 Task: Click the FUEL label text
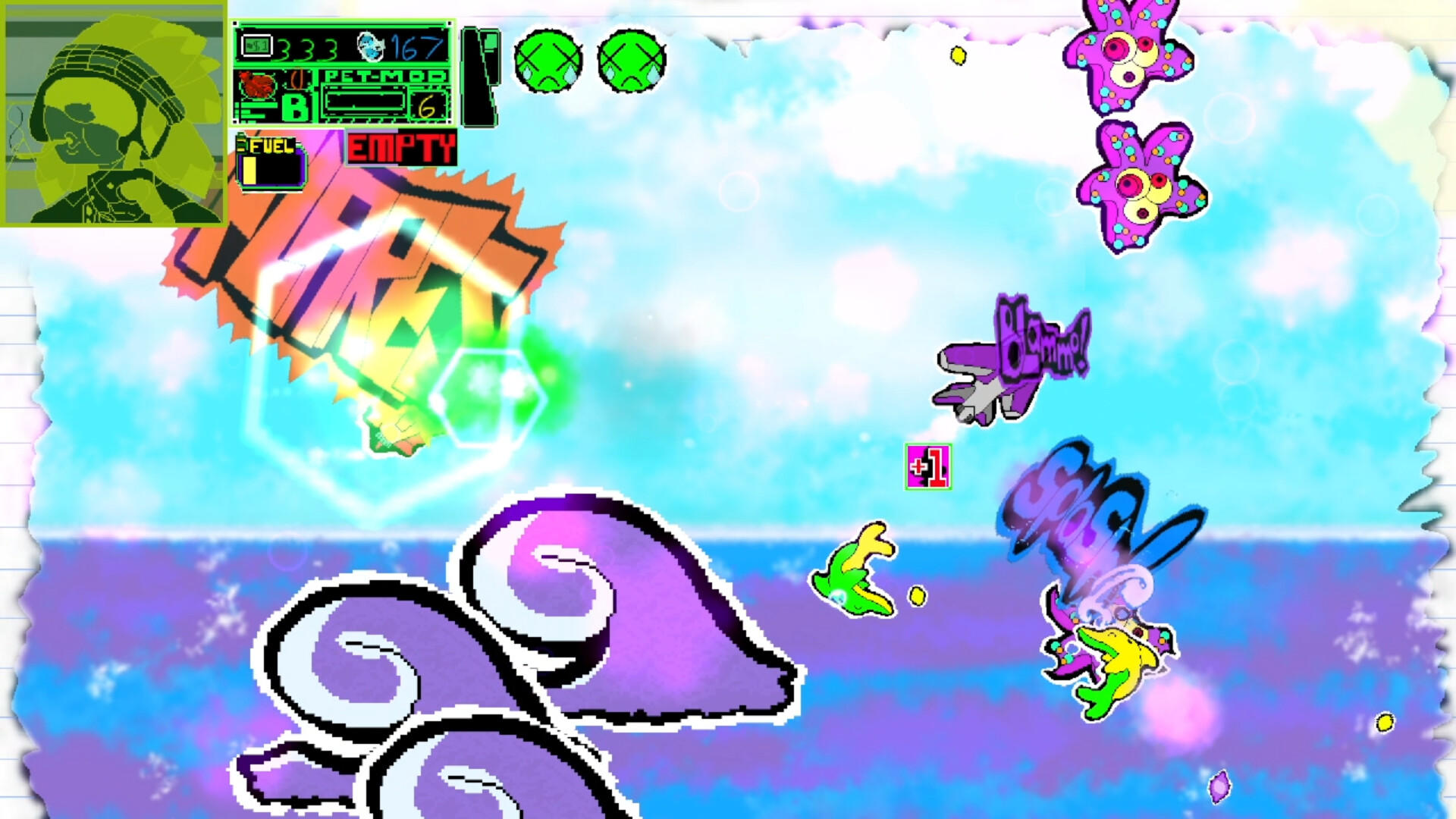pyautogui.click(x=271, y=146)
